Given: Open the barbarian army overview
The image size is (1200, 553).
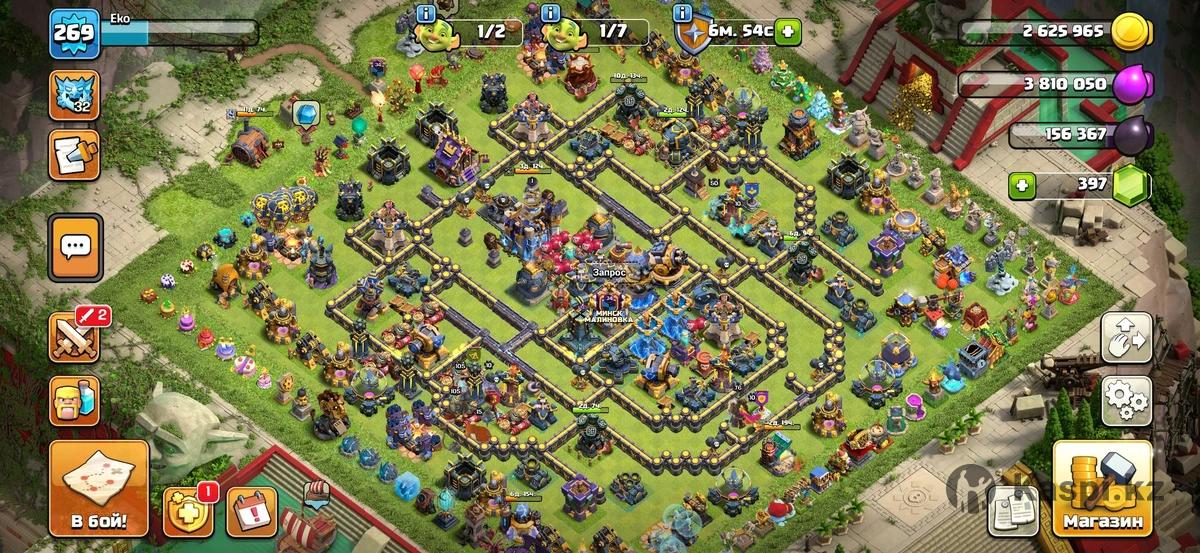Looking at the screenshot, I should click(74, 400).
